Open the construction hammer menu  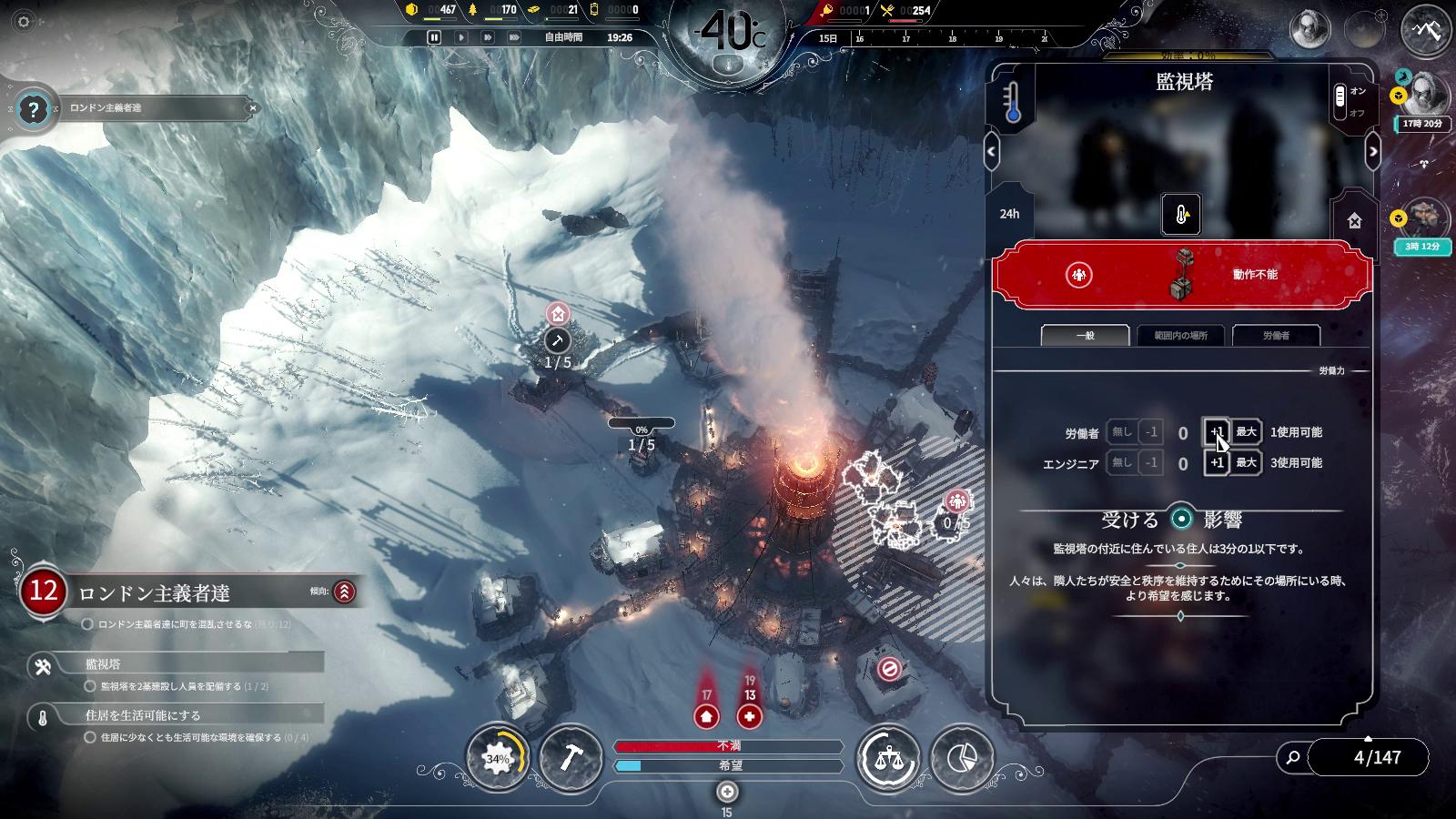[571, 757]
